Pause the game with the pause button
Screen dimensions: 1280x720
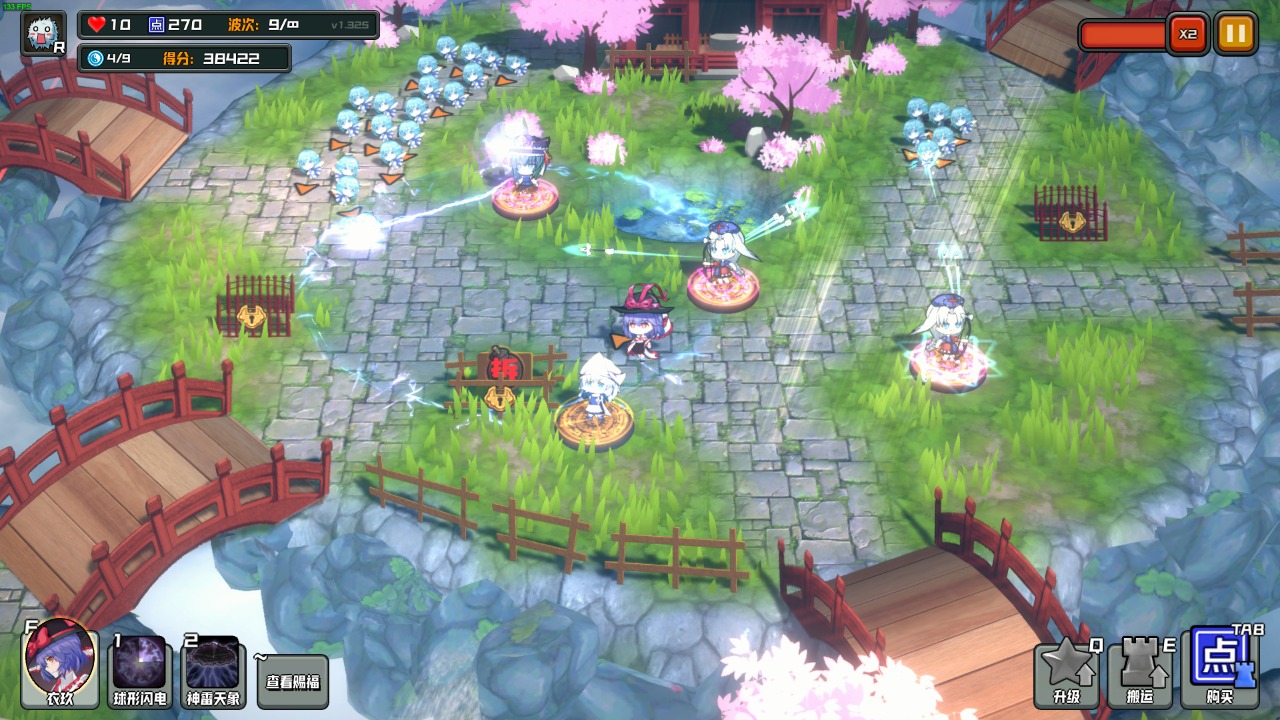(x=1235, y=34)
